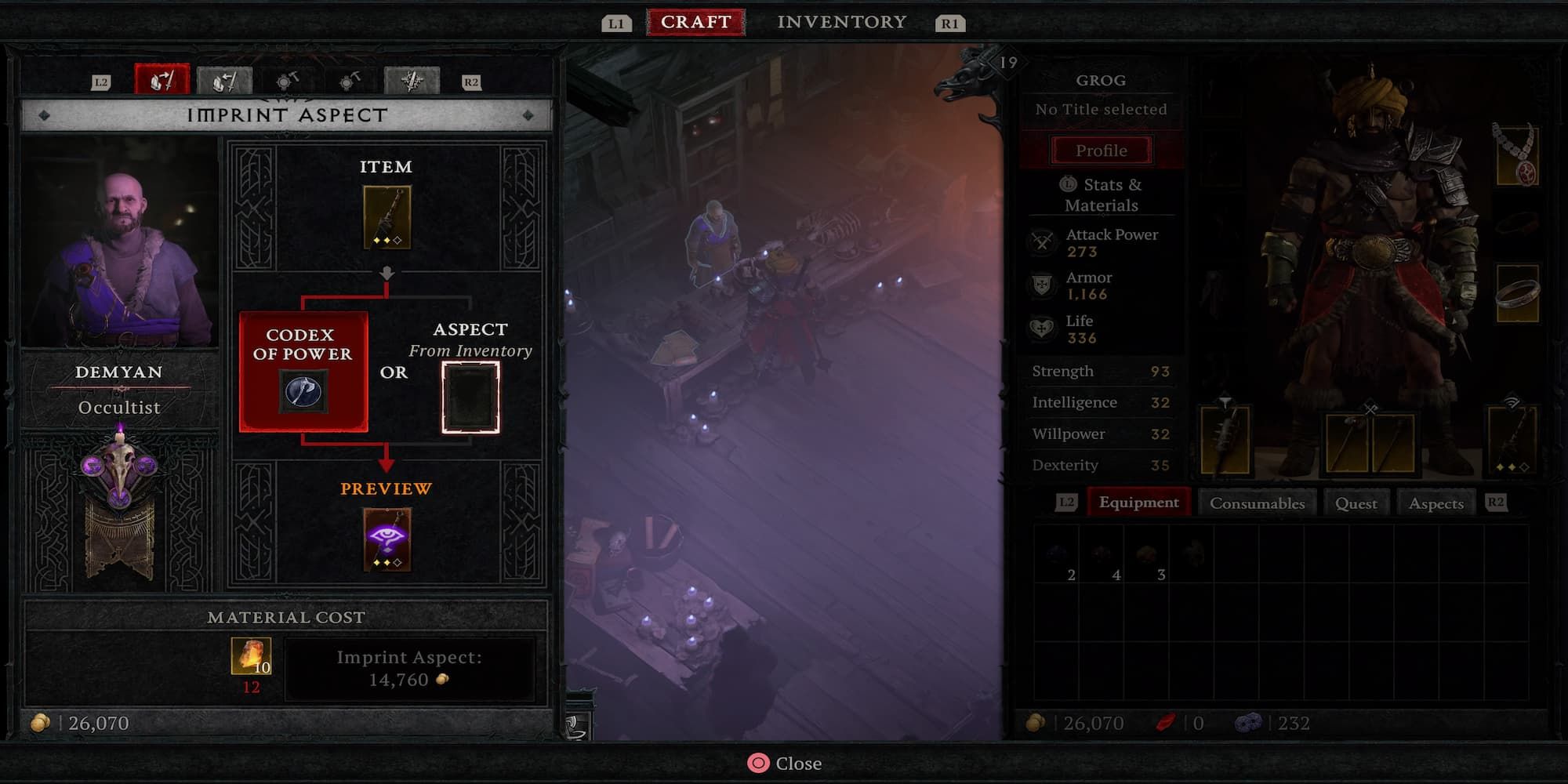The width and height of the screenshot is (1568, 784).
Task: Show Stats & Materials
Action: pyautogui.click(x=1101, y=194)
